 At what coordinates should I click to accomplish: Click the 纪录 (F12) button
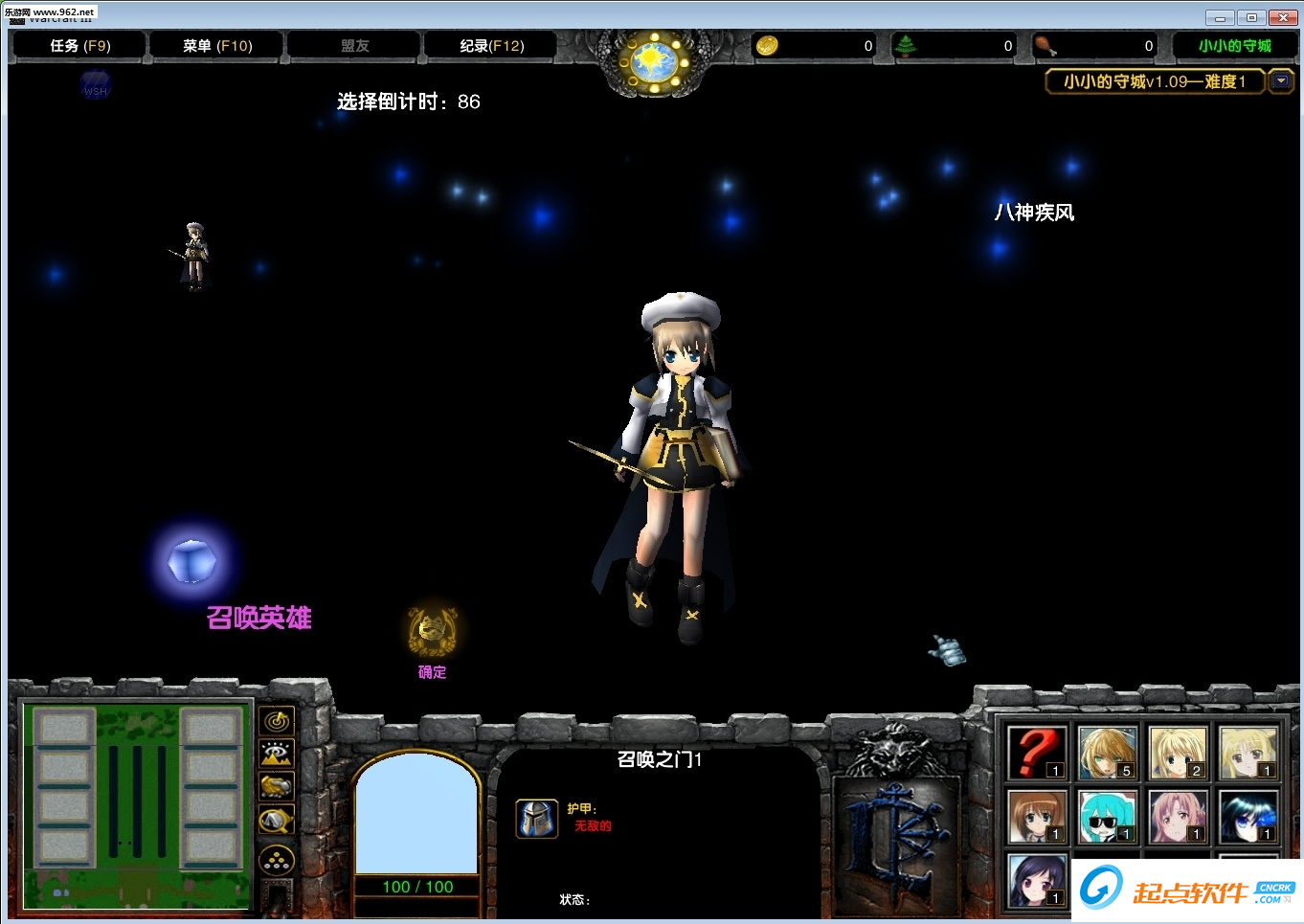coord(489,45)
